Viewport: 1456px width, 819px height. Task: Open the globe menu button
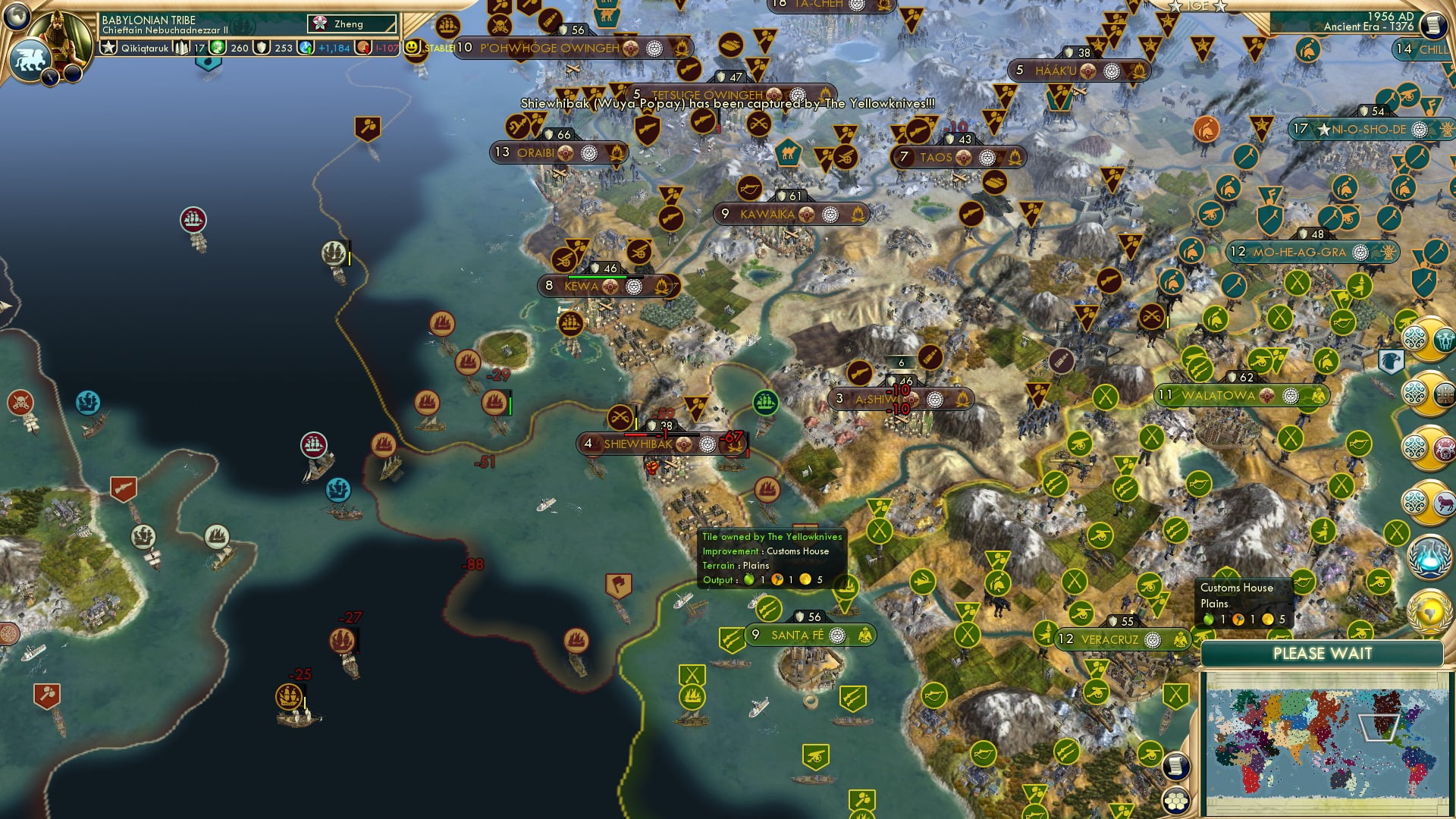click(15, 15)
